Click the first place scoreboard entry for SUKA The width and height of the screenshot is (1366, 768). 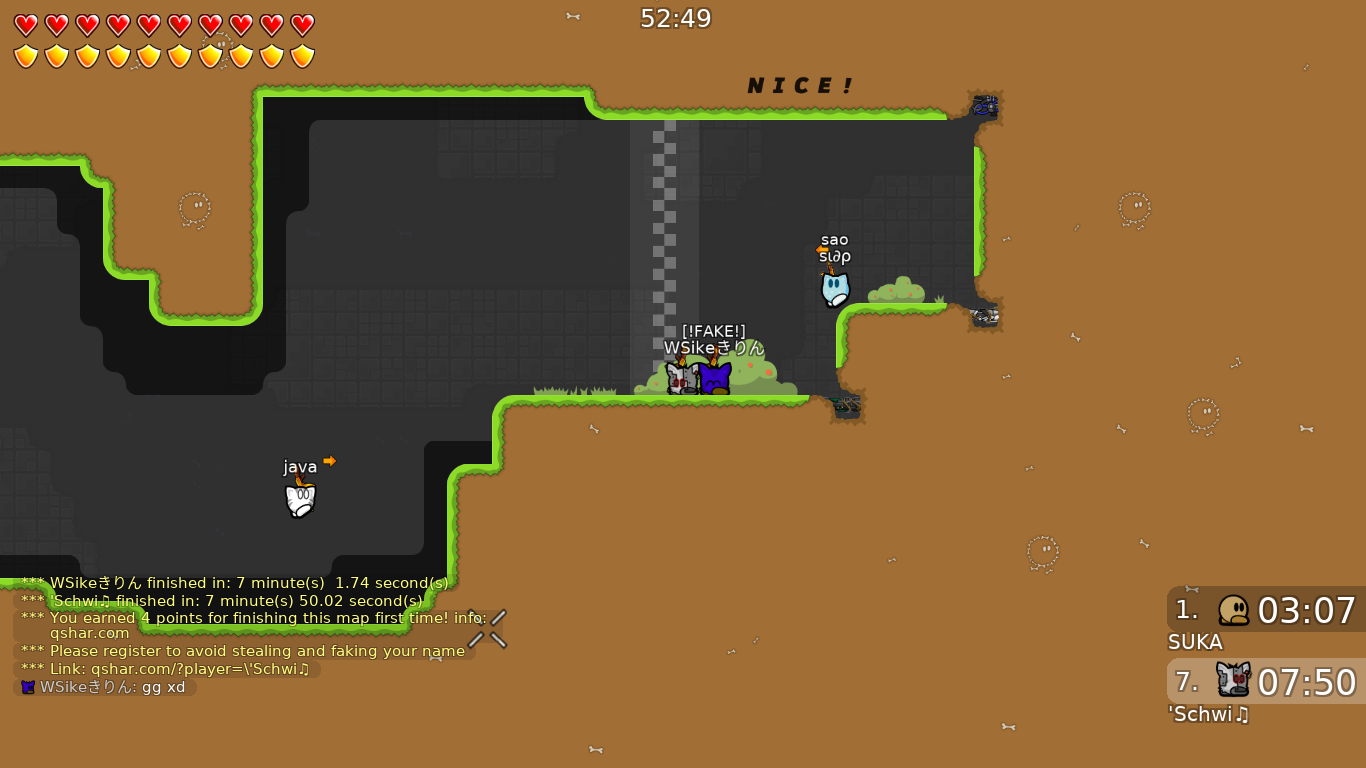pos(1265,611)
